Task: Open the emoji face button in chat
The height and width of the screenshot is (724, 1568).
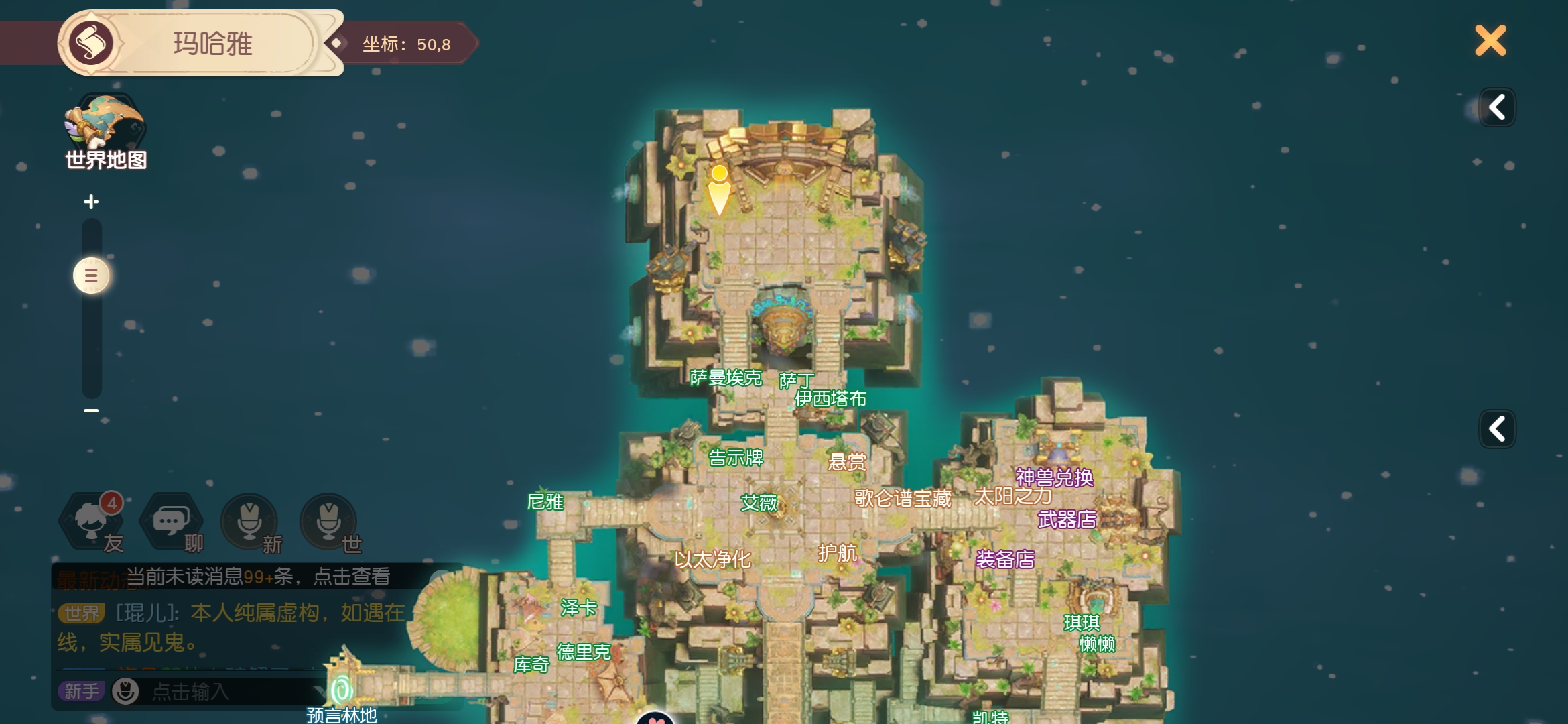Action: [125, 691]
